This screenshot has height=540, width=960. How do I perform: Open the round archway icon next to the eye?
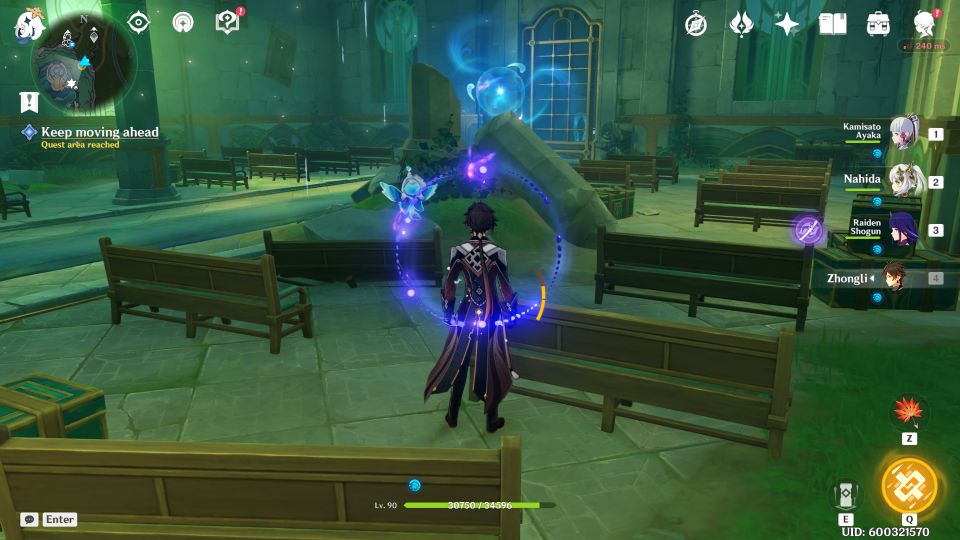183,23
